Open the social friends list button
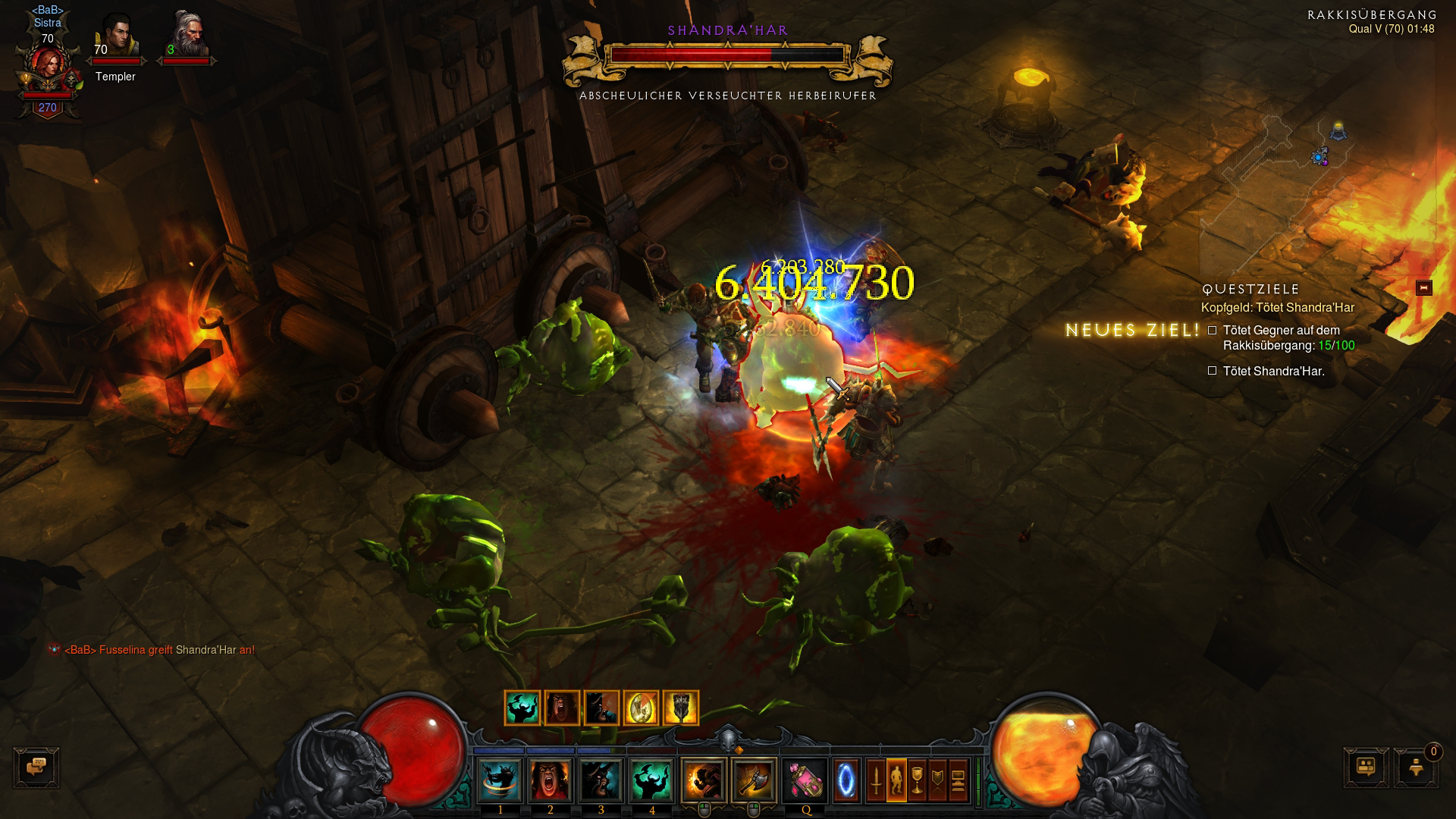 [1366, 767]
